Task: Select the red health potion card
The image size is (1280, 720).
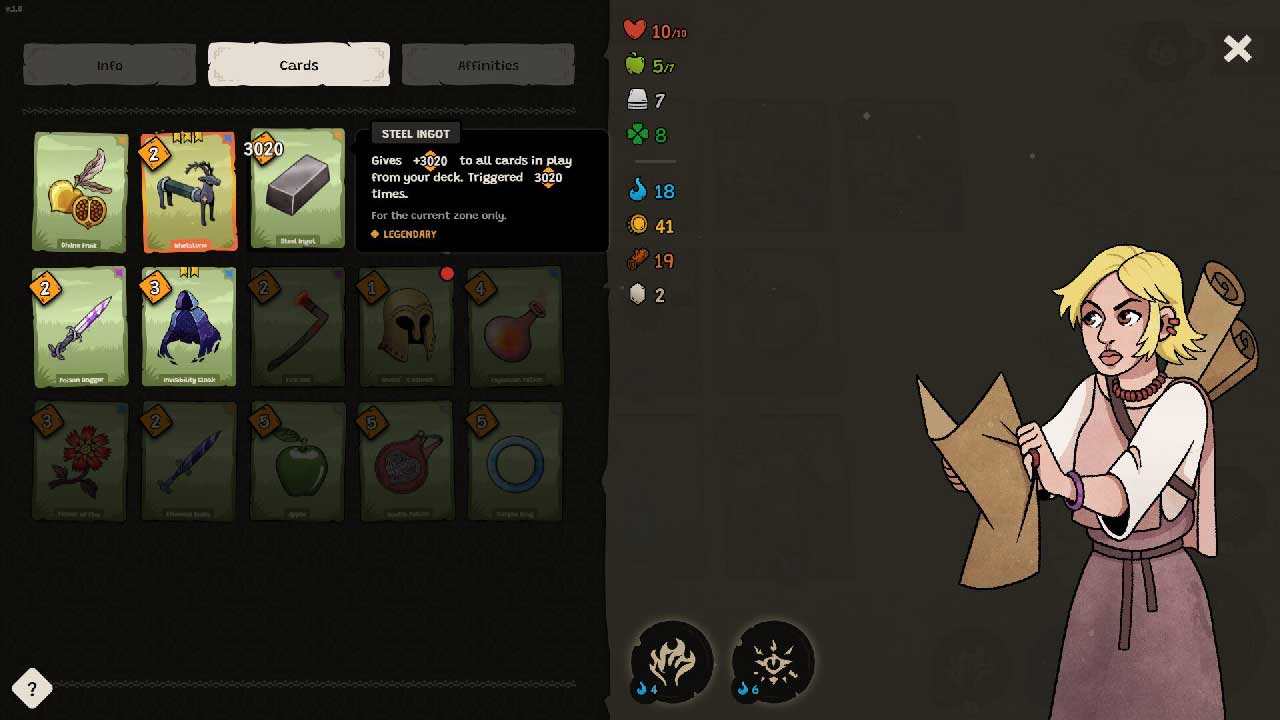Action: coord(406,462)
